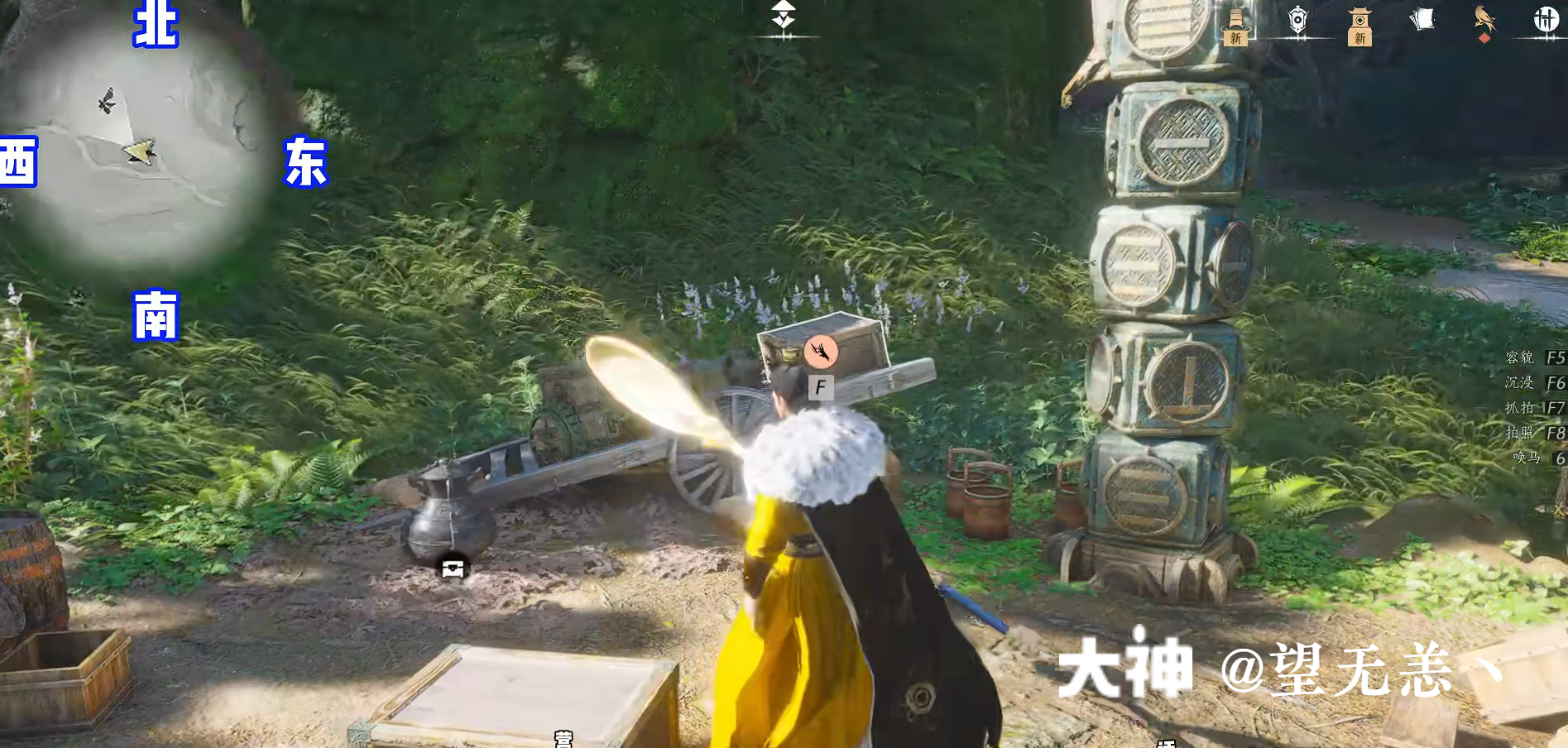Click the chest pickup icon near the iron pot

[x=451, y=568]
